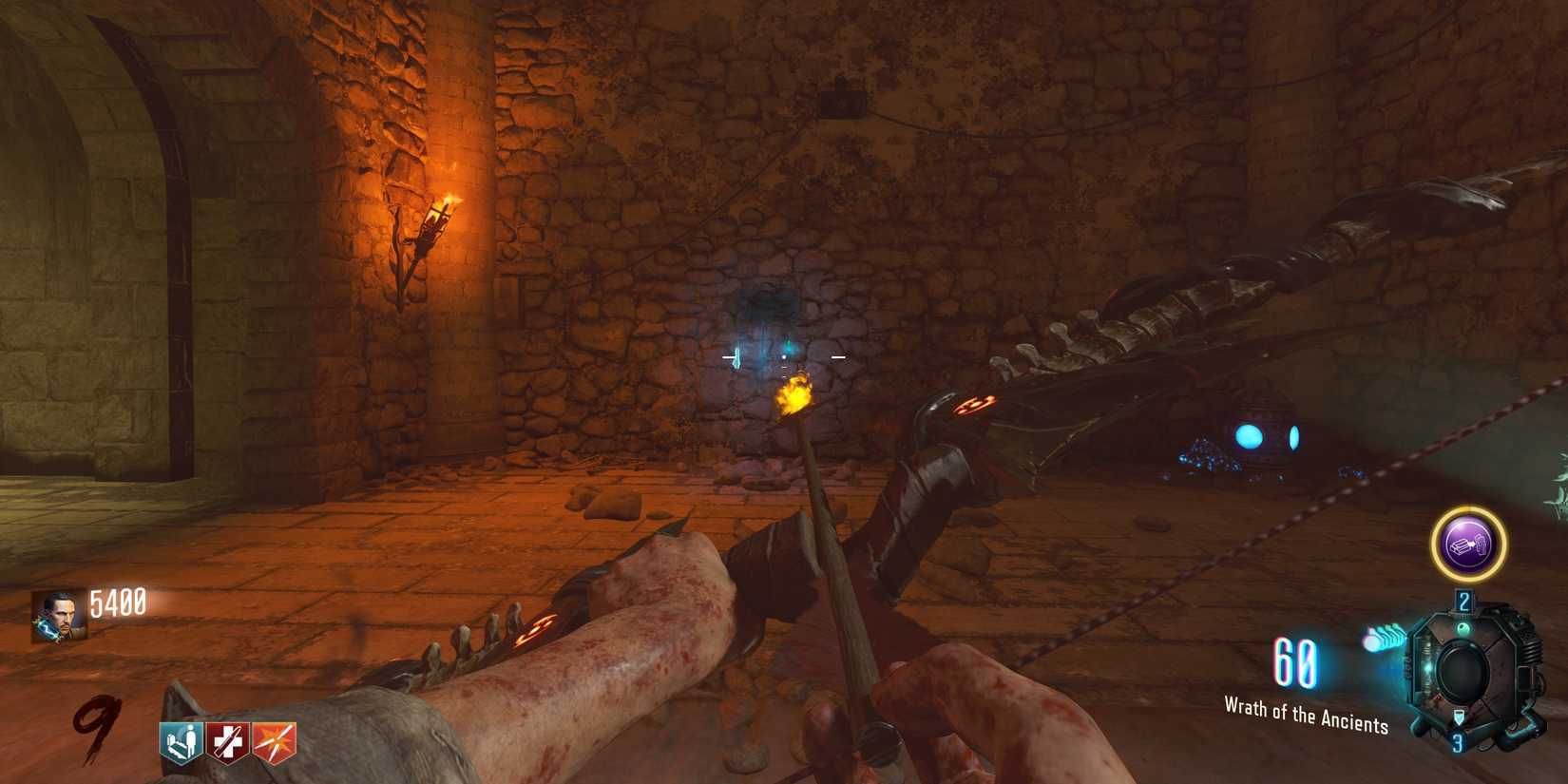Click the teal ammo belt icon on the gadget
This screenshot has width=1568, height=784.
coord(1386,637)
